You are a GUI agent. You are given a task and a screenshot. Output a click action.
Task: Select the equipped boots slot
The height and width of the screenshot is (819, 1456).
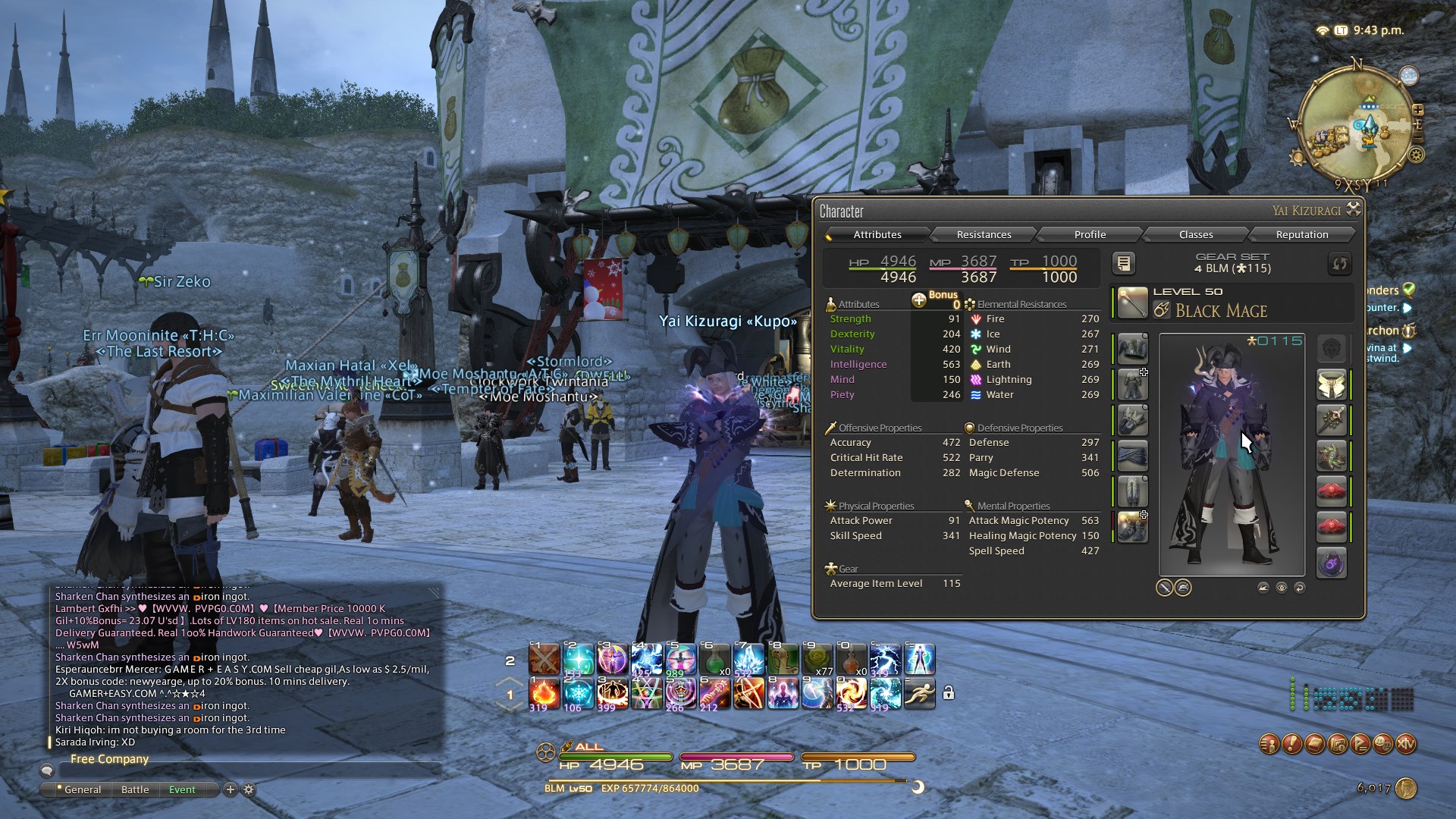1132,527
